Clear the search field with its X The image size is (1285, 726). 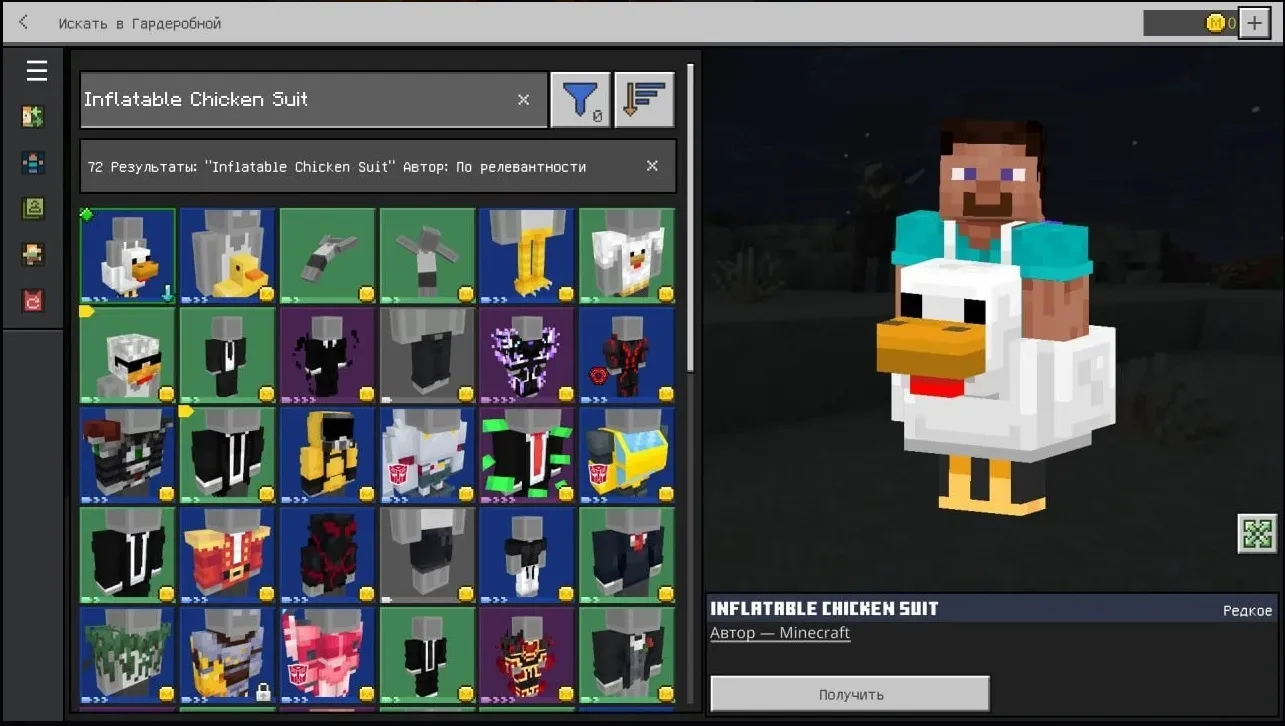point(523,99)
